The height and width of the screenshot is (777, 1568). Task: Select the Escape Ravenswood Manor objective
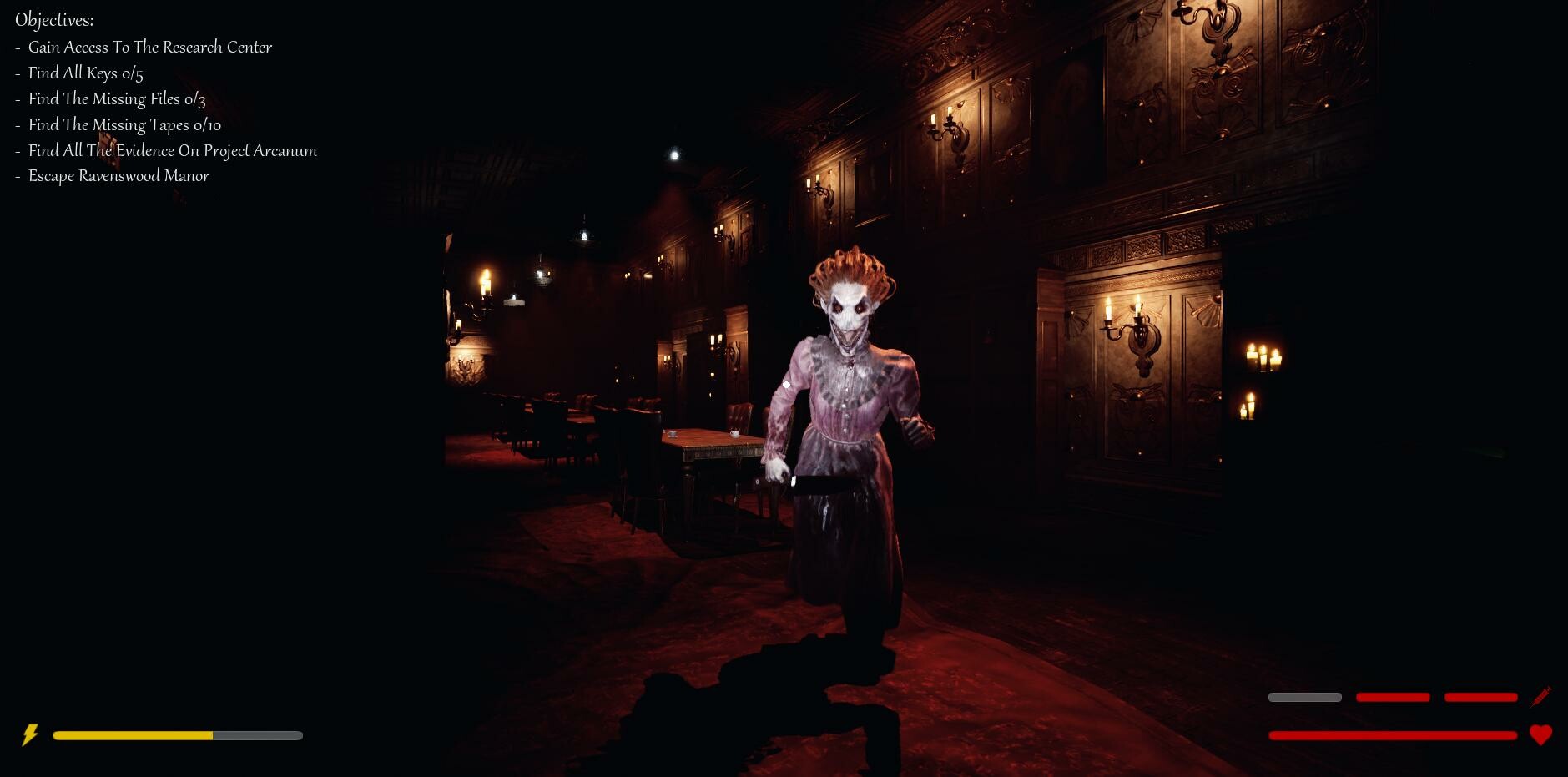pyautogui.click(x=118, y=176)
